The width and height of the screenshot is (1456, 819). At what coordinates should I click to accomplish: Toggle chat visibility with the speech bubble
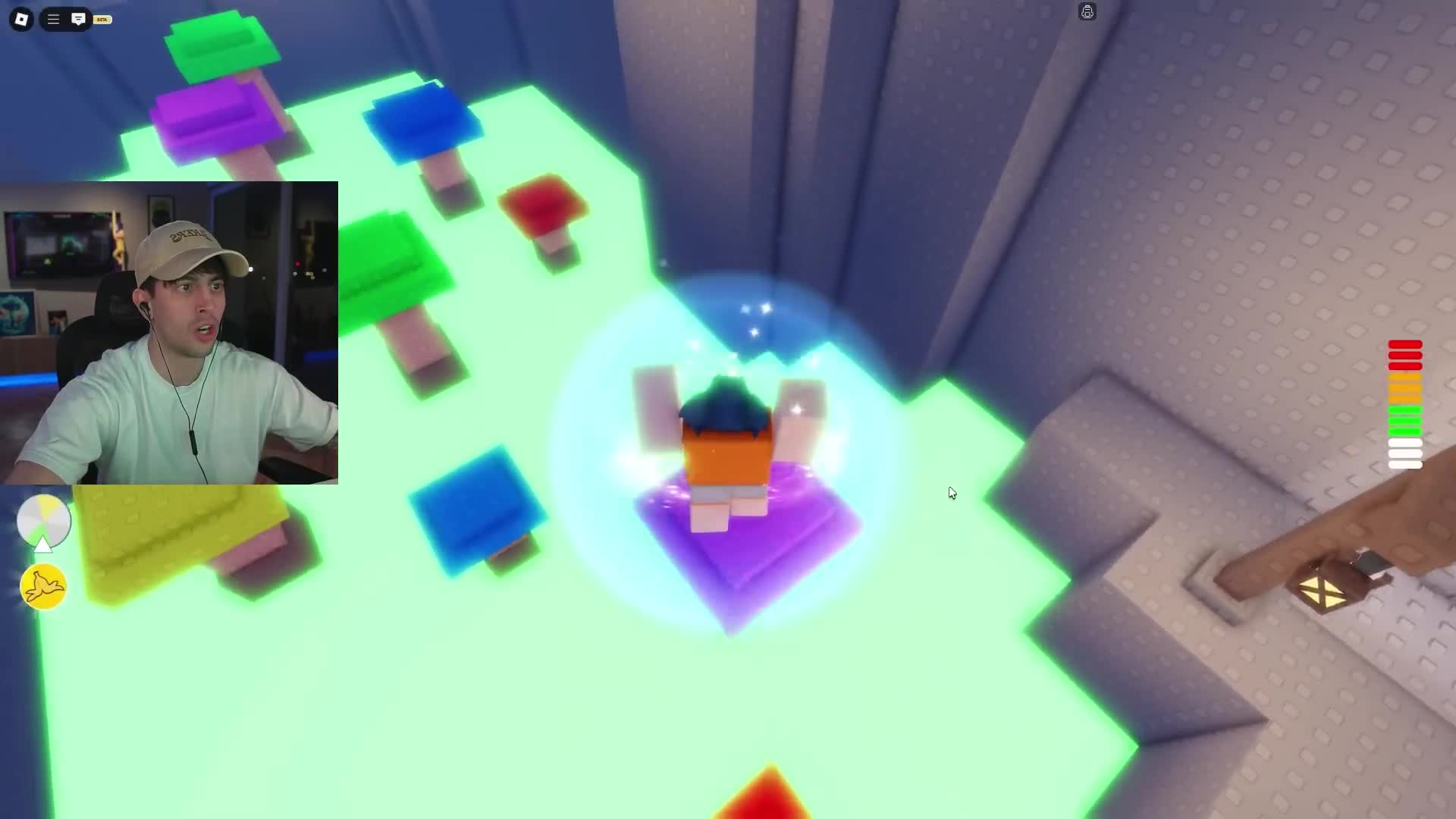(x=78, y=19)
